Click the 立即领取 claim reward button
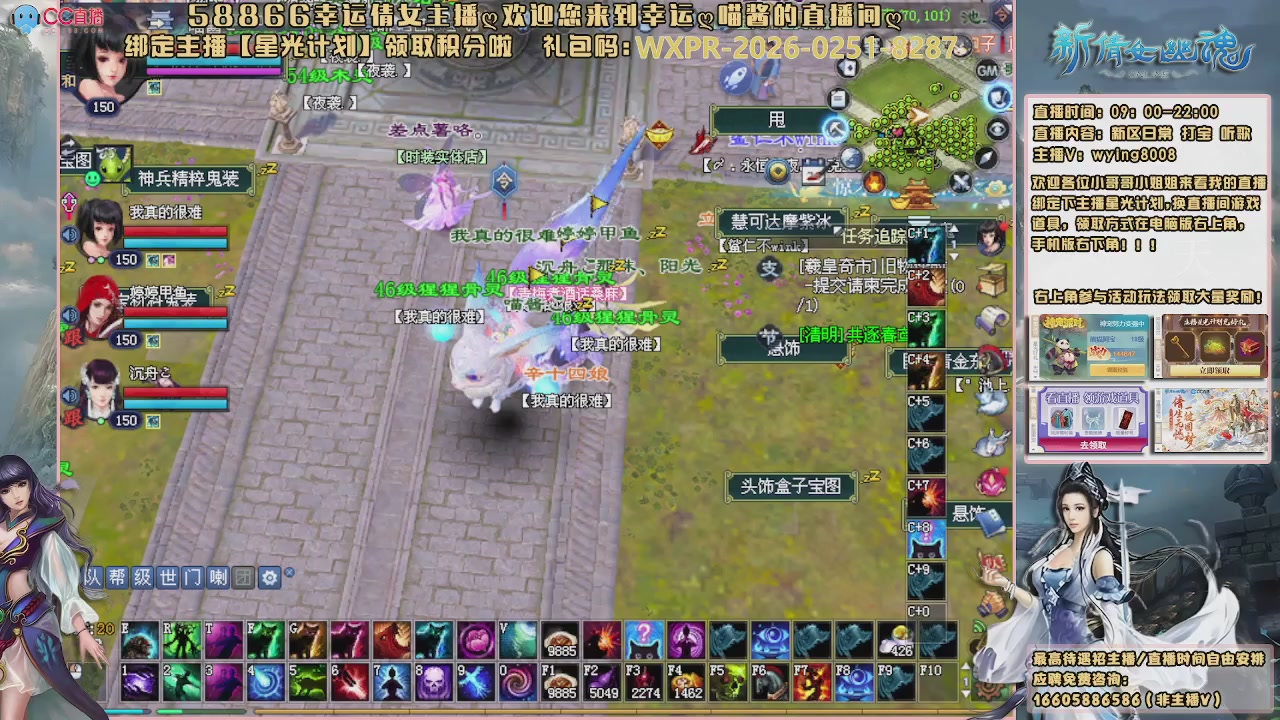Viewport: 1280px width, 720px height. [x=1214, y=369]
